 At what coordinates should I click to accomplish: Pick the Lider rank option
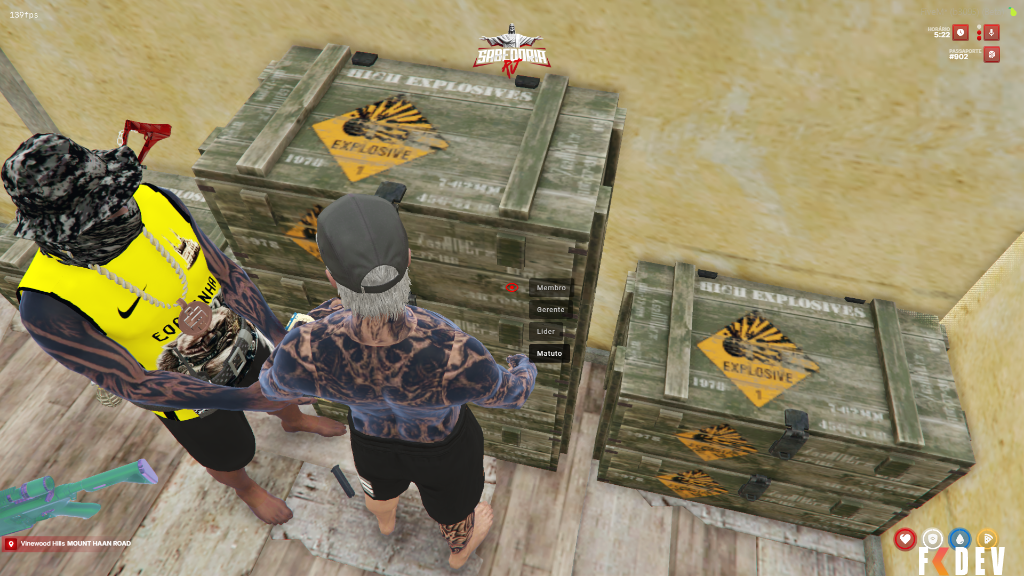click(x=546, y=331)
